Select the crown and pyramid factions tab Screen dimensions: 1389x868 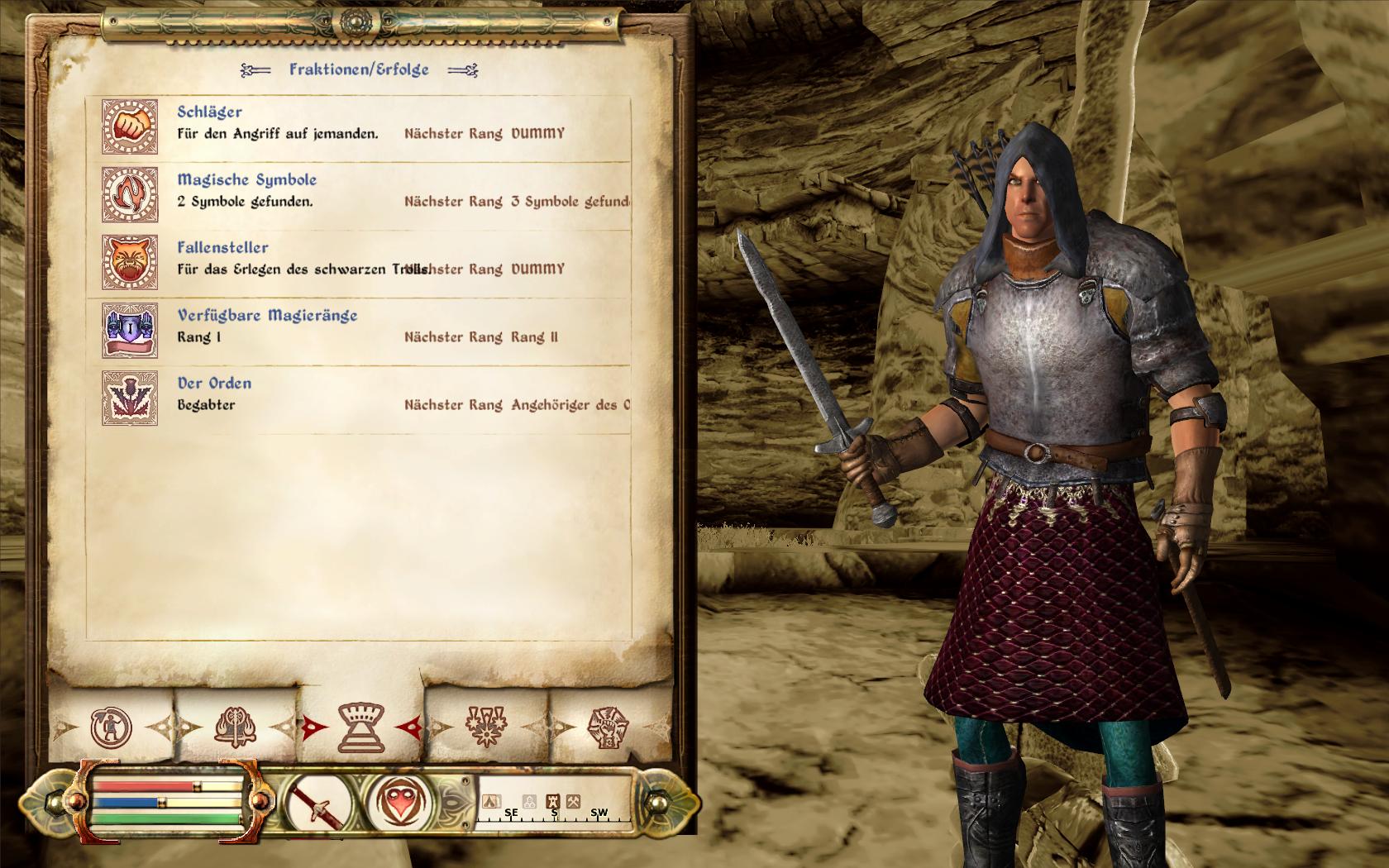coord(361,727)
